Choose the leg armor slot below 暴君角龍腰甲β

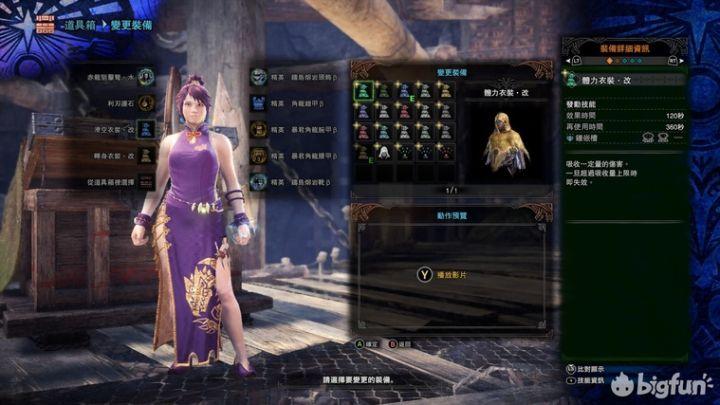tap(259, 182)
